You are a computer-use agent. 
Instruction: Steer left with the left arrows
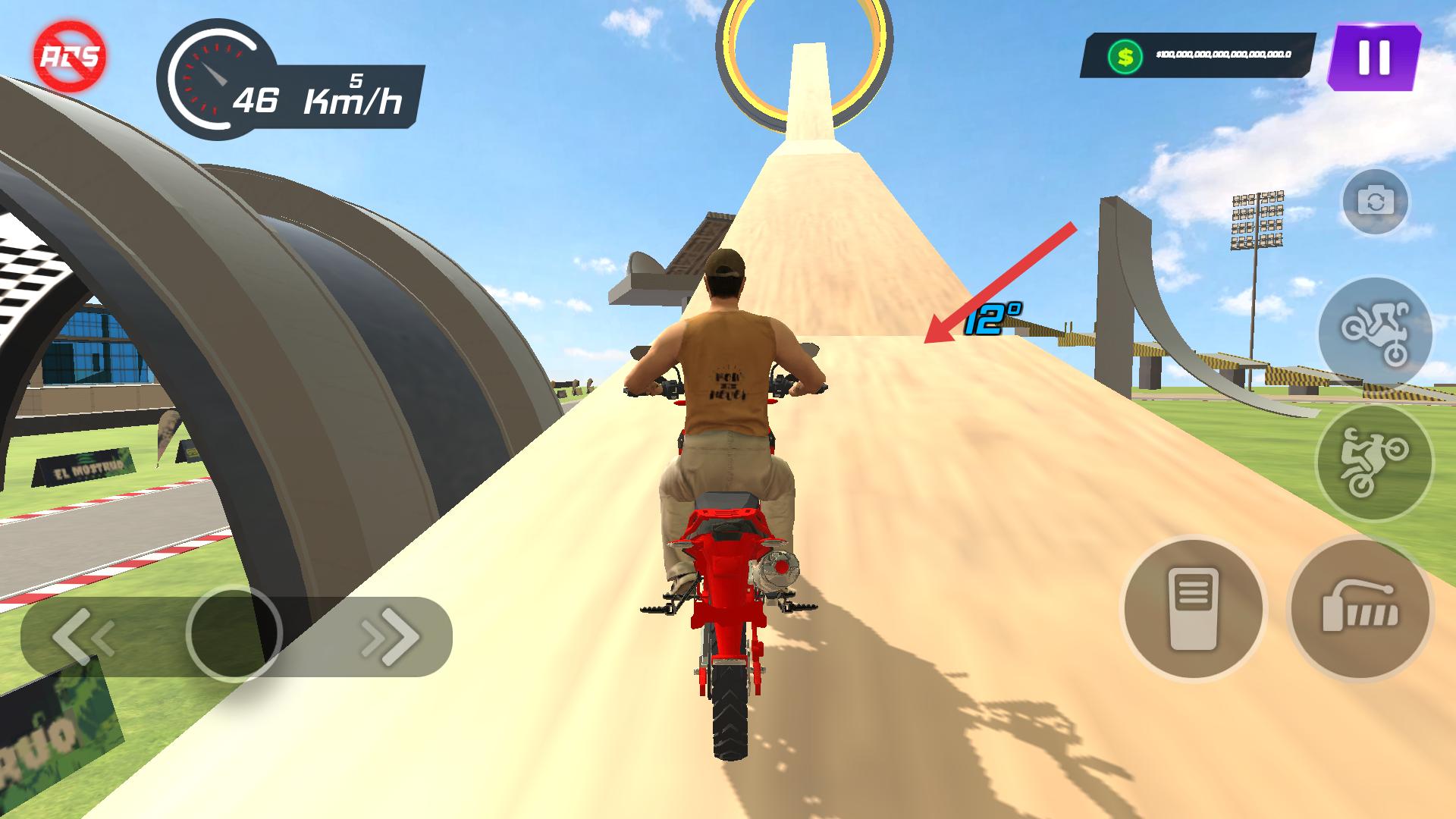tap(83, 636)
